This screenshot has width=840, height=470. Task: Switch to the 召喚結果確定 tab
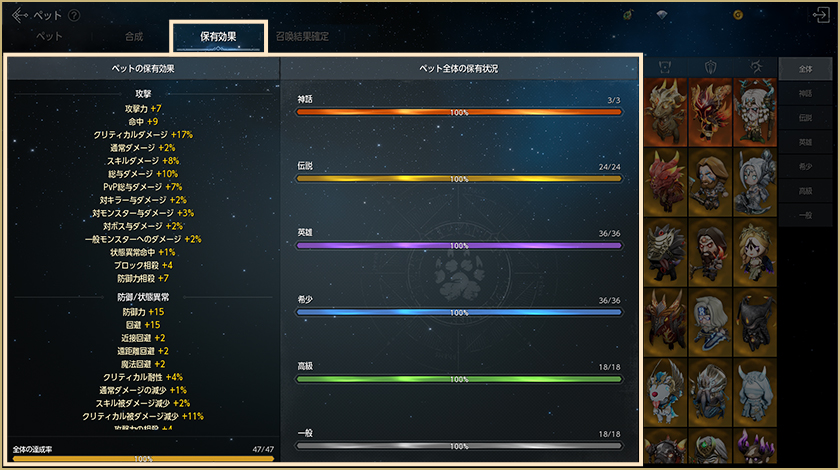tap(302, 36)
